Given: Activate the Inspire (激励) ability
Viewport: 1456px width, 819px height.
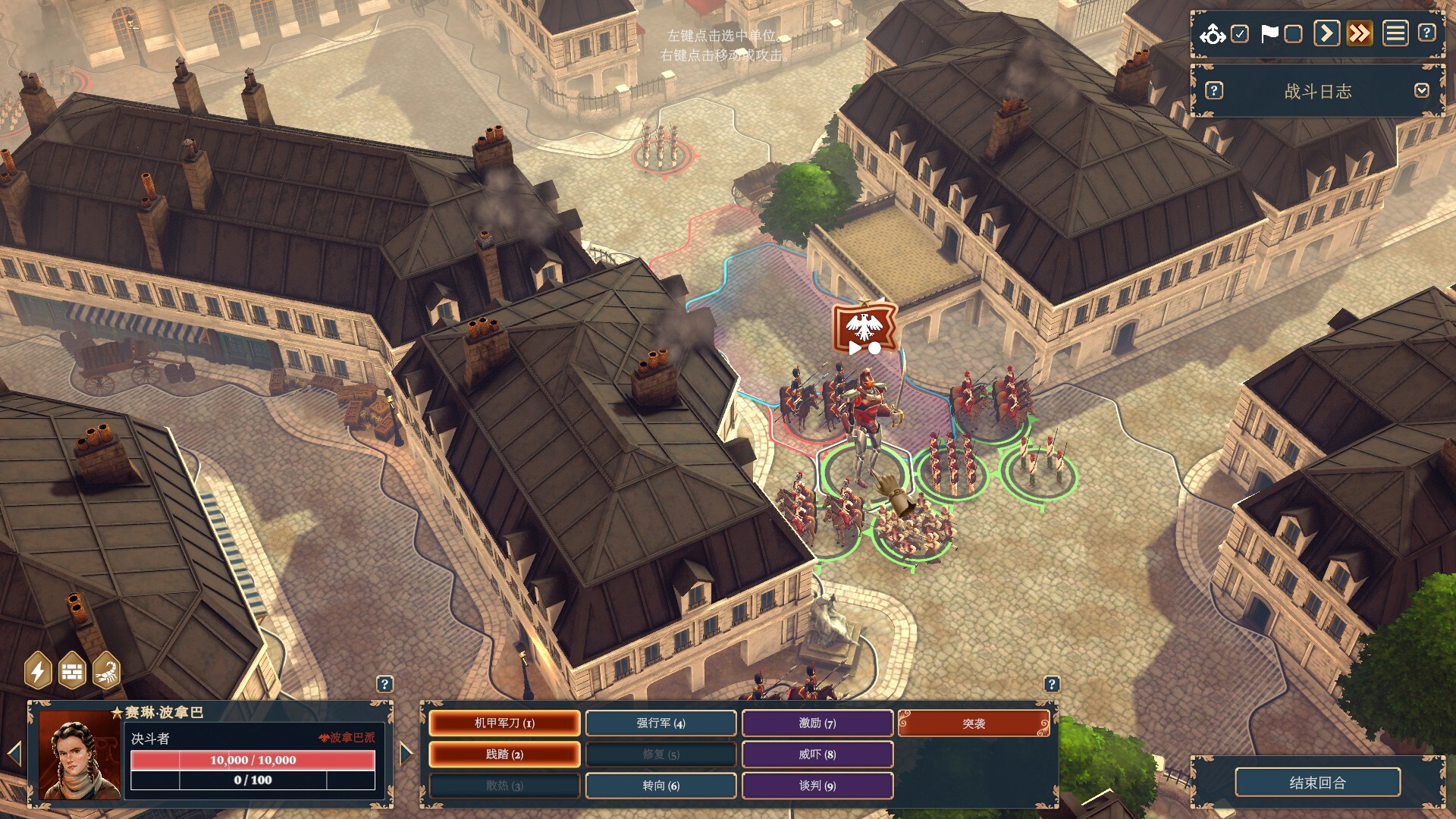Looking at the screenshot, I should point(817,723).
